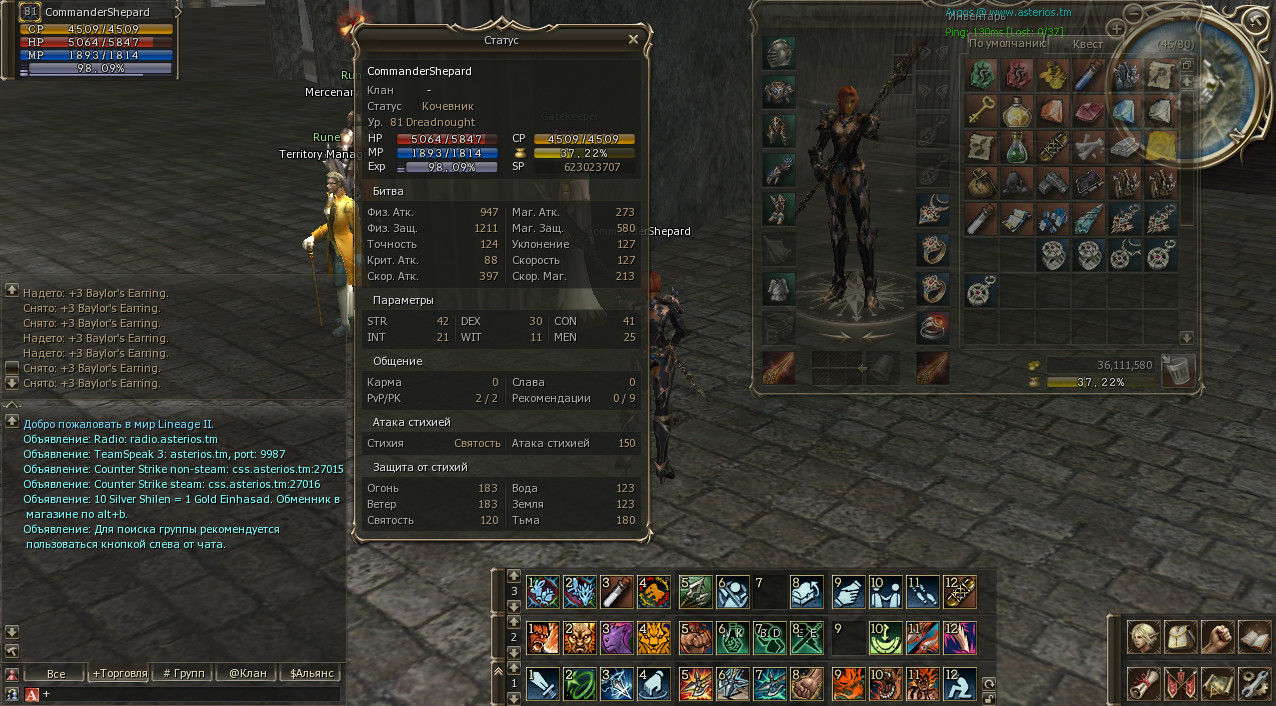Activate the purple beast skill icon

pos(618,636)
